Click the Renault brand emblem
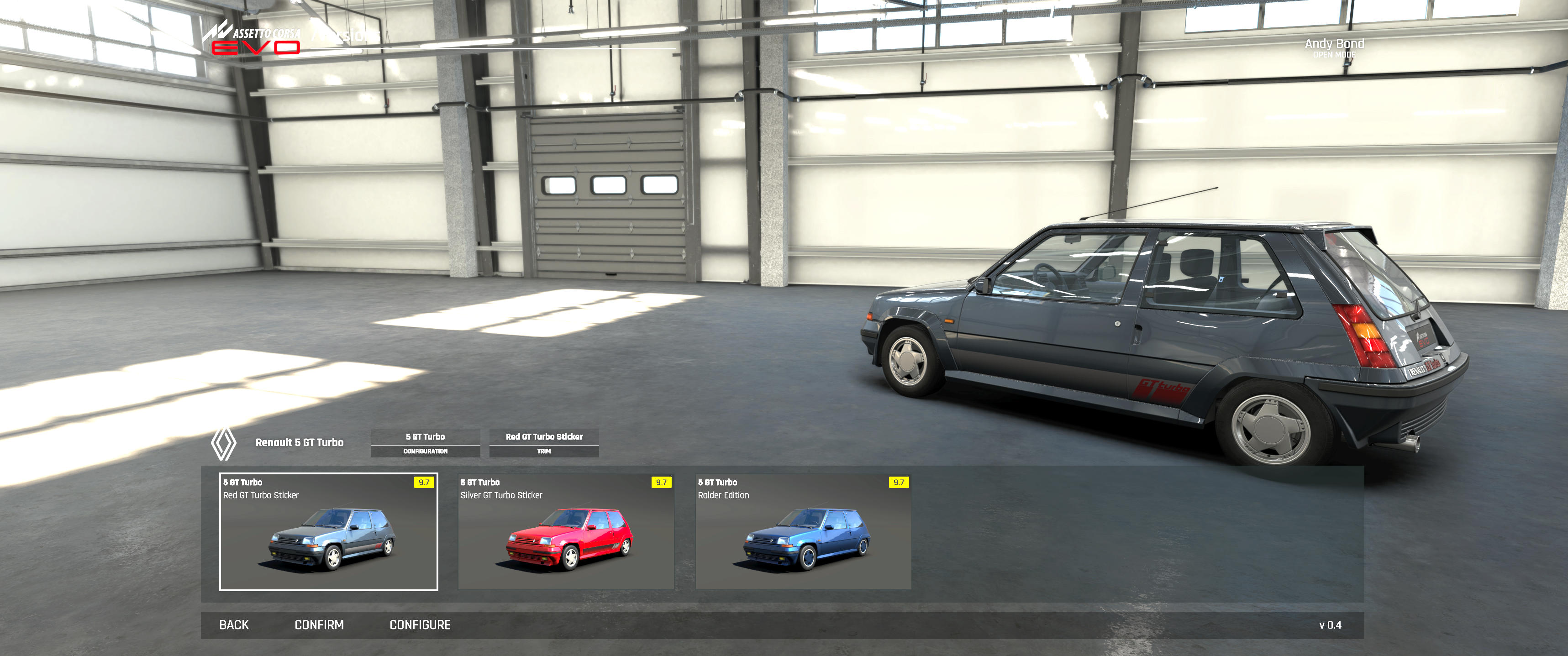This screenshot has width=1568, height=656. (x=223, y=444)
